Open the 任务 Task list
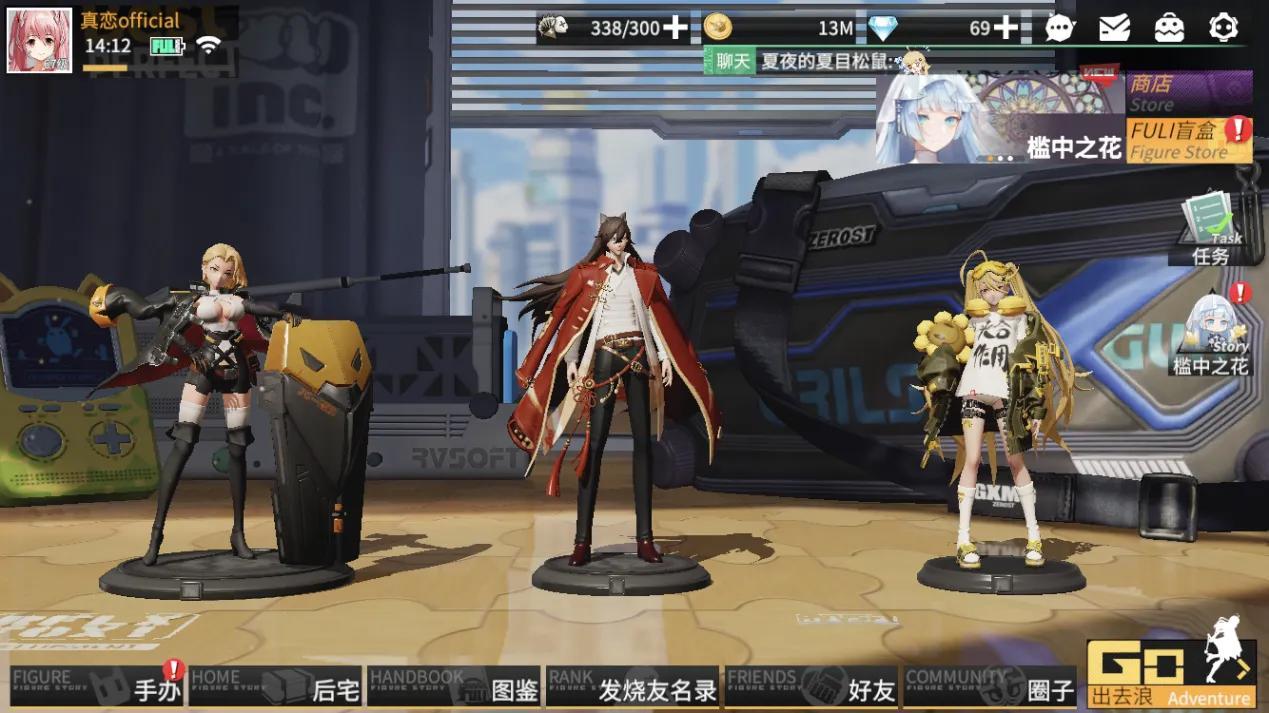Screen dimensions: 1269x713 (x=1211, y=230)
